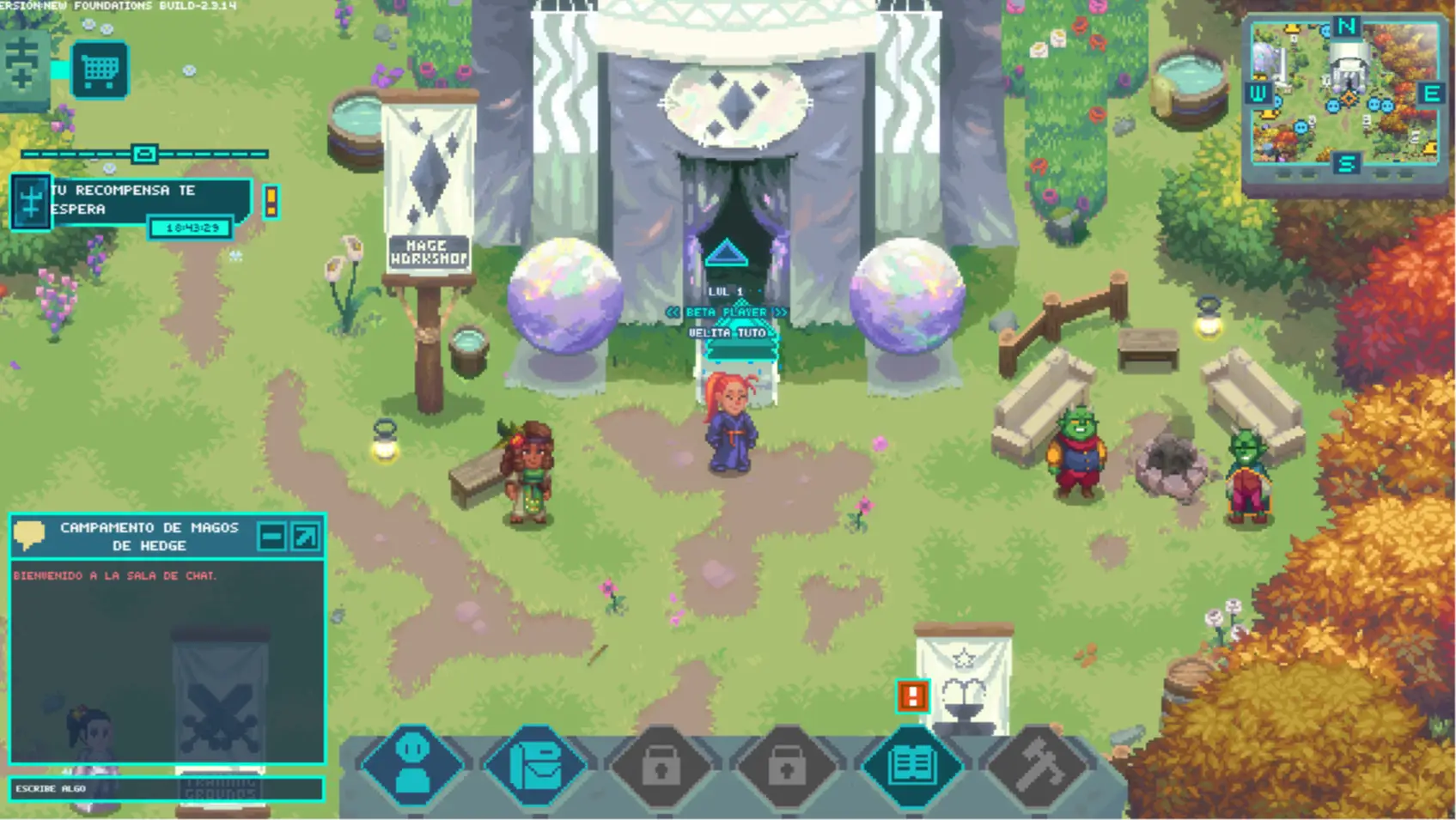This screenshot has height=820, width=1456.
Task: Click the yellow indicator beside the reward notification
Action: 273,199
